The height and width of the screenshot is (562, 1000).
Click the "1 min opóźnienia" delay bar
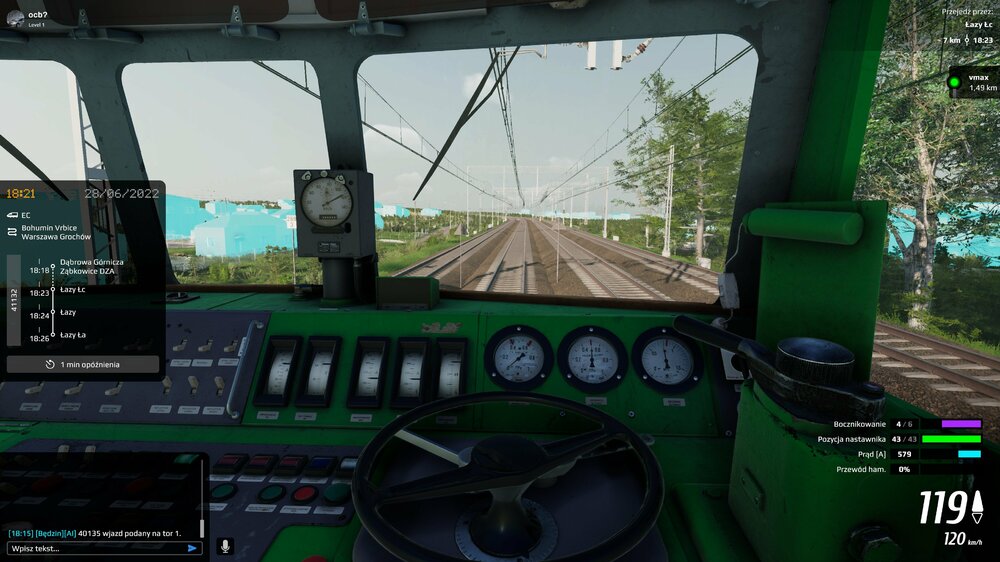(83, 365)
